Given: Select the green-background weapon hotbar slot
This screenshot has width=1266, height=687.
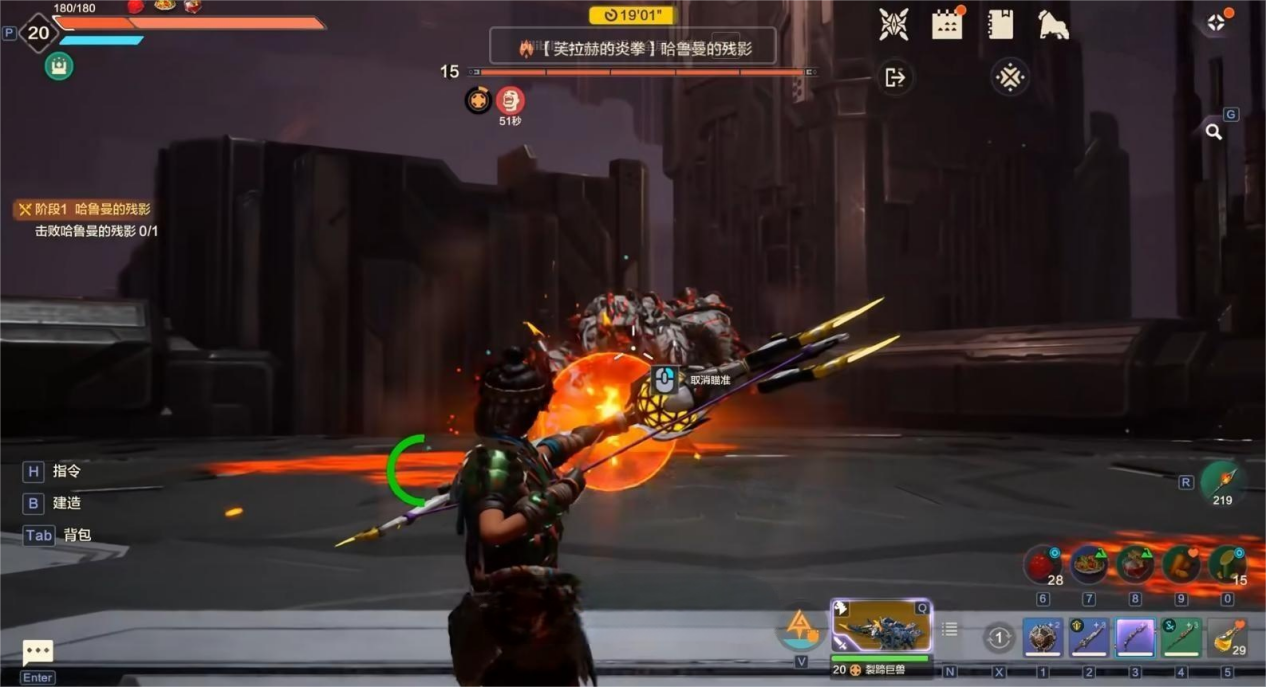Looking at the screenshot, I should (x=1181, y=637).
